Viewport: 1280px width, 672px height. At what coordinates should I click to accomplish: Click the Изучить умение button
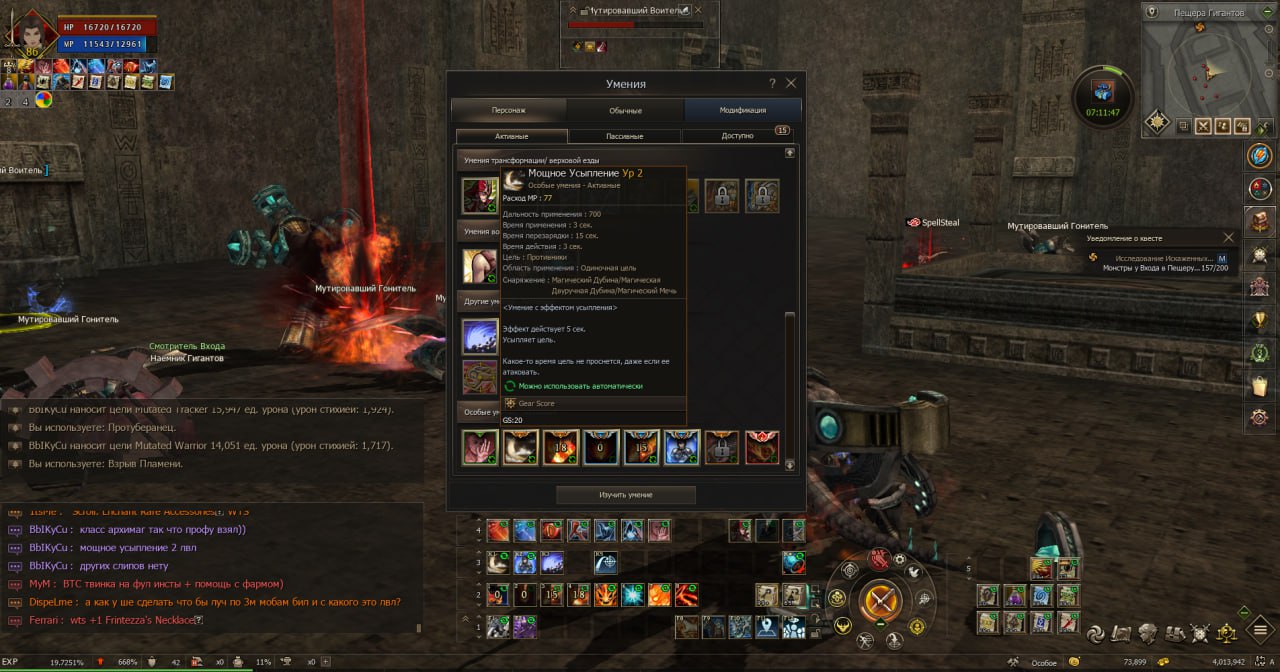(625, 495)
